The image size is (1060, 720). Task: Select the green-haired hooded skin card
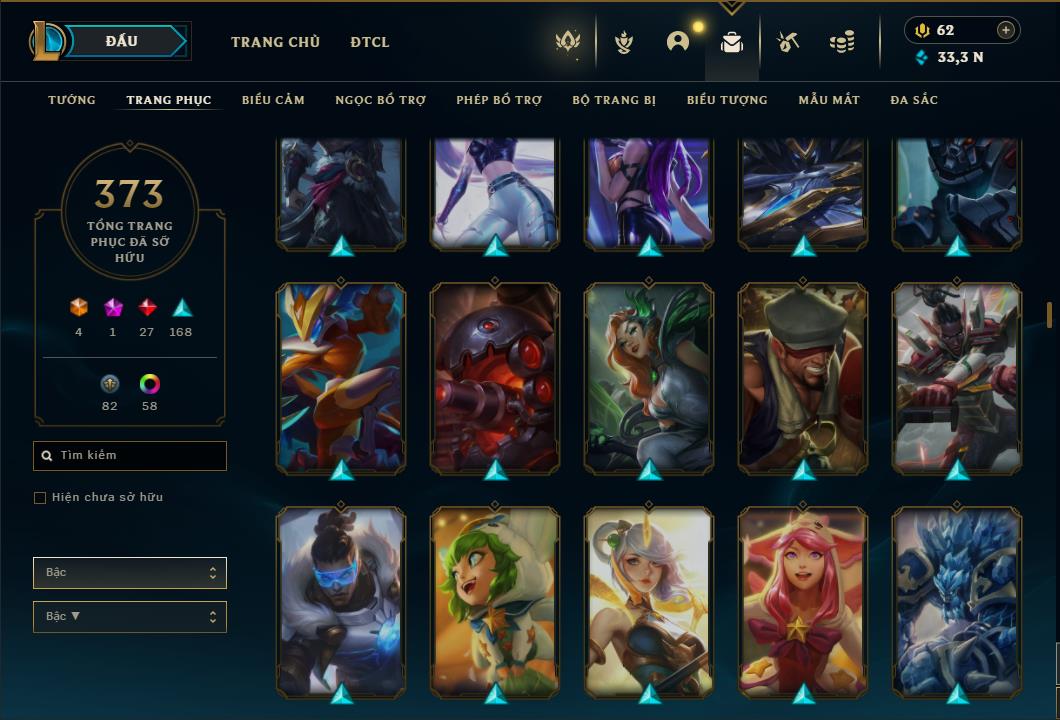coord(495,600)
